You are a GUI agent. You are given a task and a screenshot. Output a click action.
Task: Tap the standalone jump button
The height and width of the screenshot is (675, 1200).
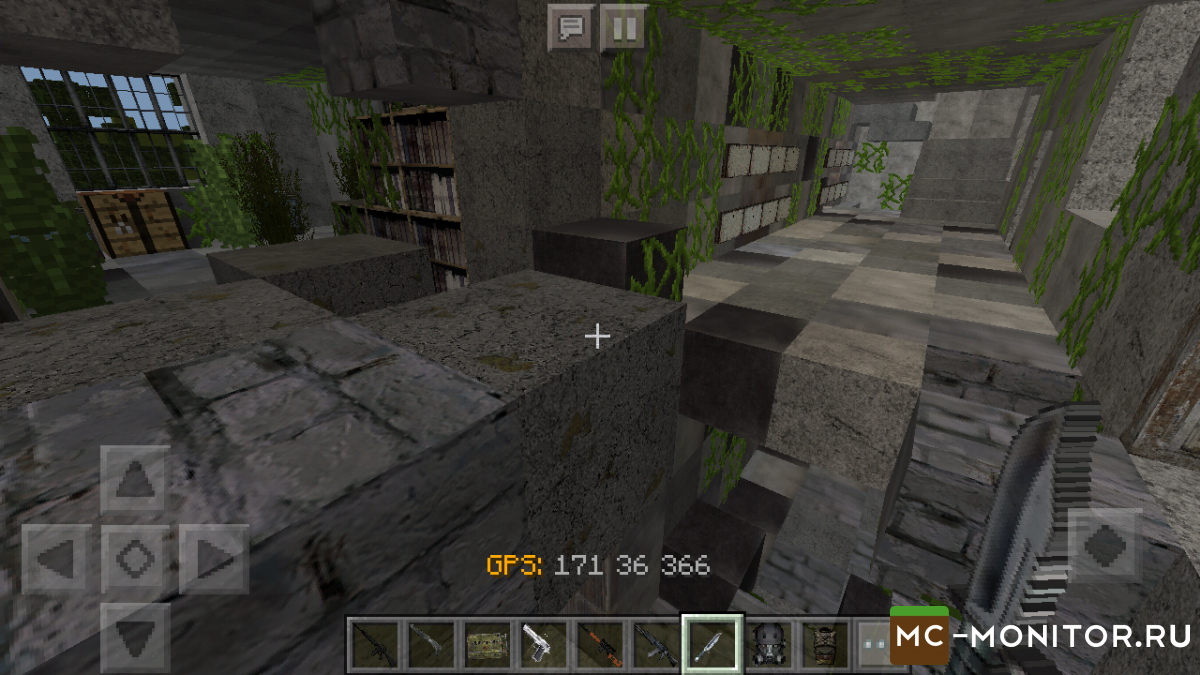(x=1105, y=546)
